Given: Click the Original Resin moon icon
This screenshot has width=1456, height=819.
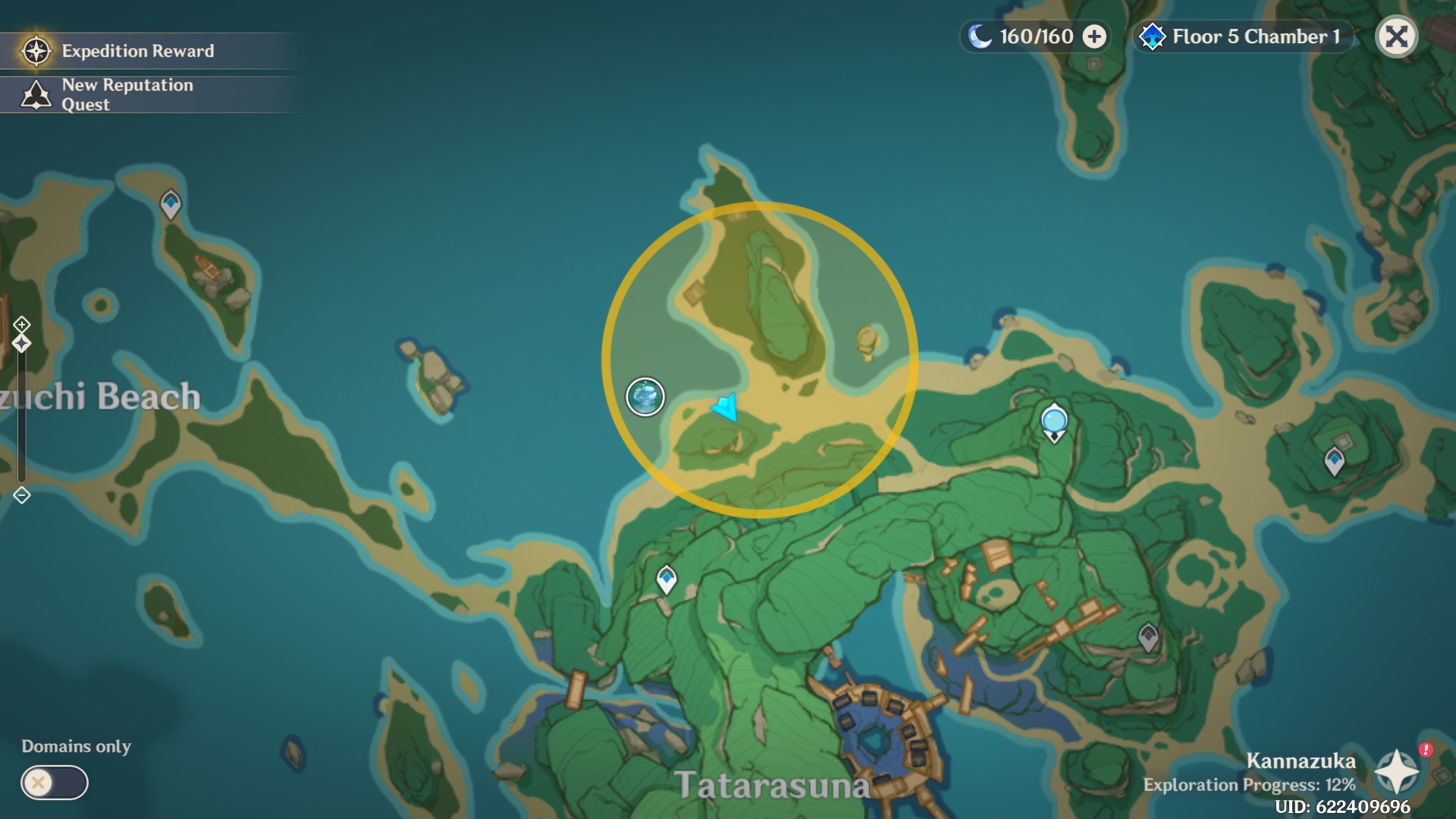Looking at the screenshot, I should point(981,35).
